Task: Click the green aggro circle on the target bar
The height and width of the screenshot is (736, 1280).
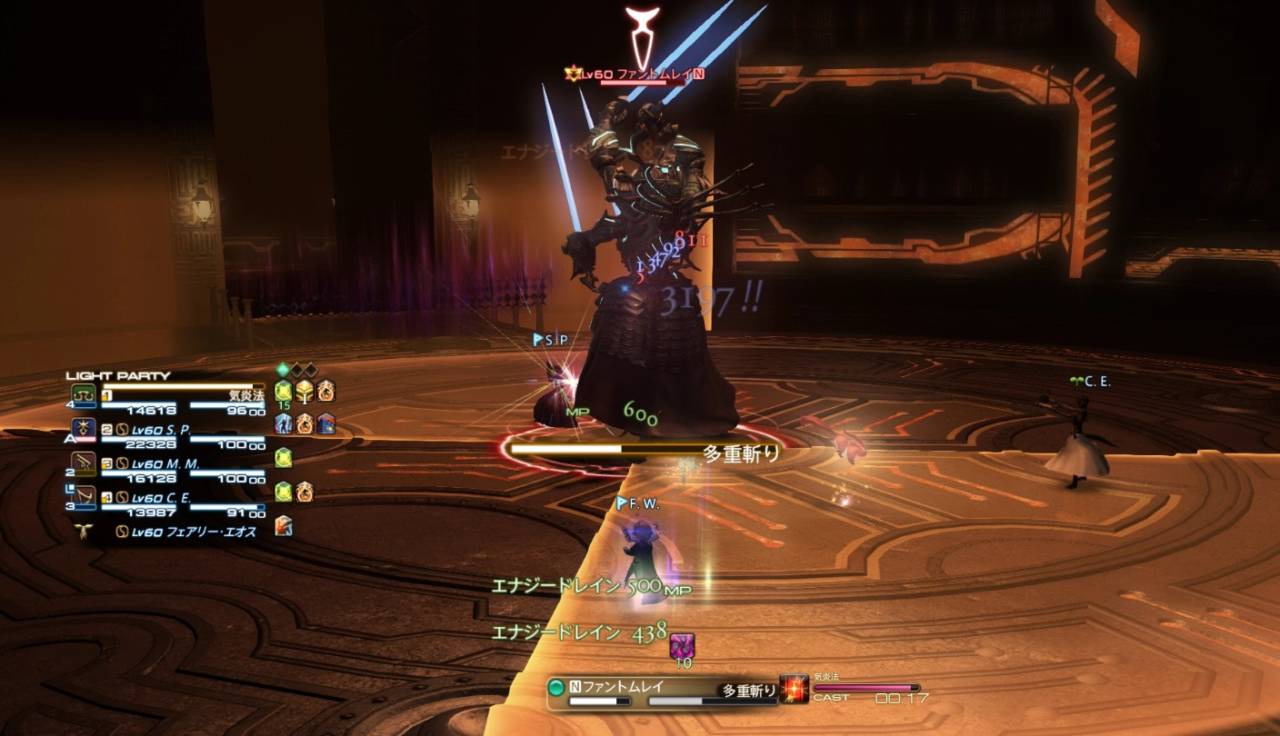Action: point(555,686)
